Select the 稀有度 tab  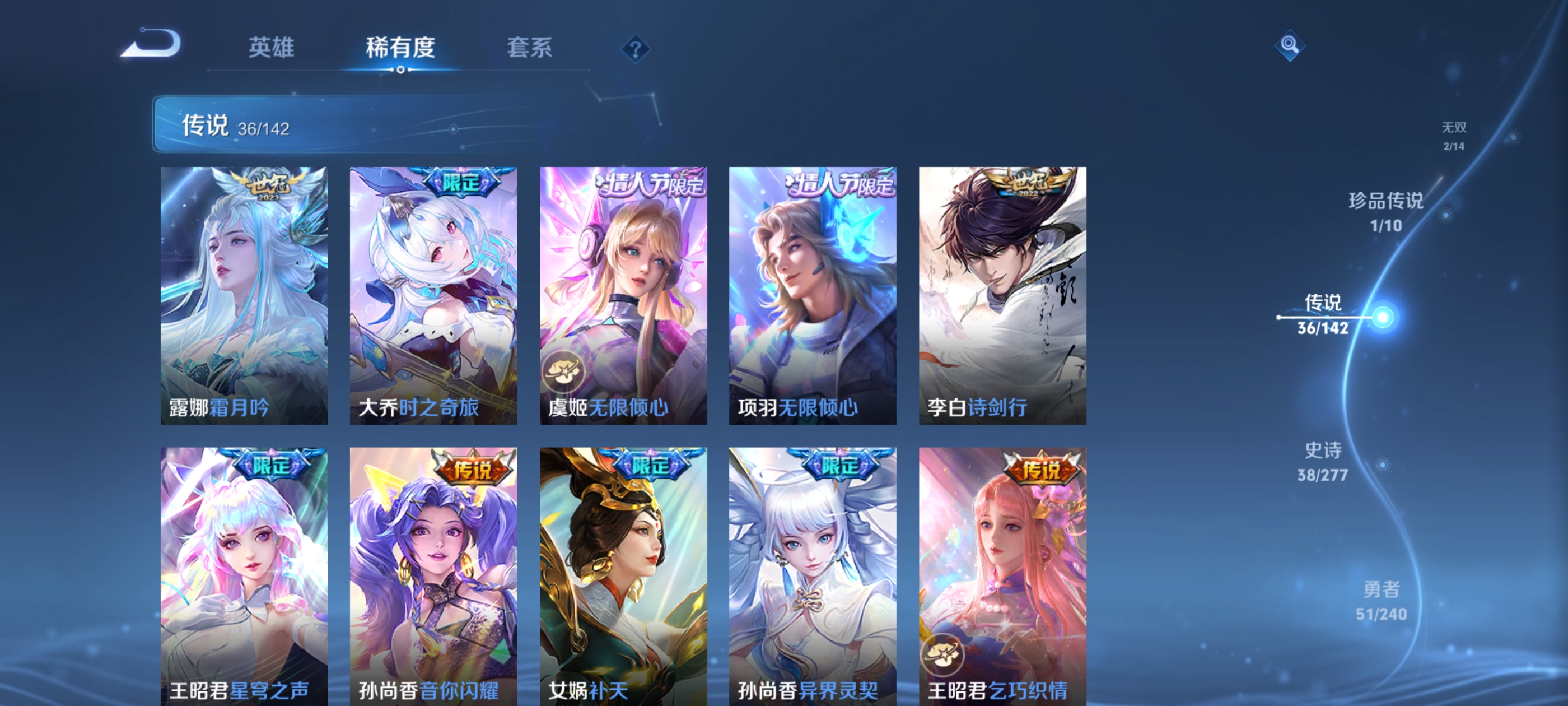pos(400,48)
